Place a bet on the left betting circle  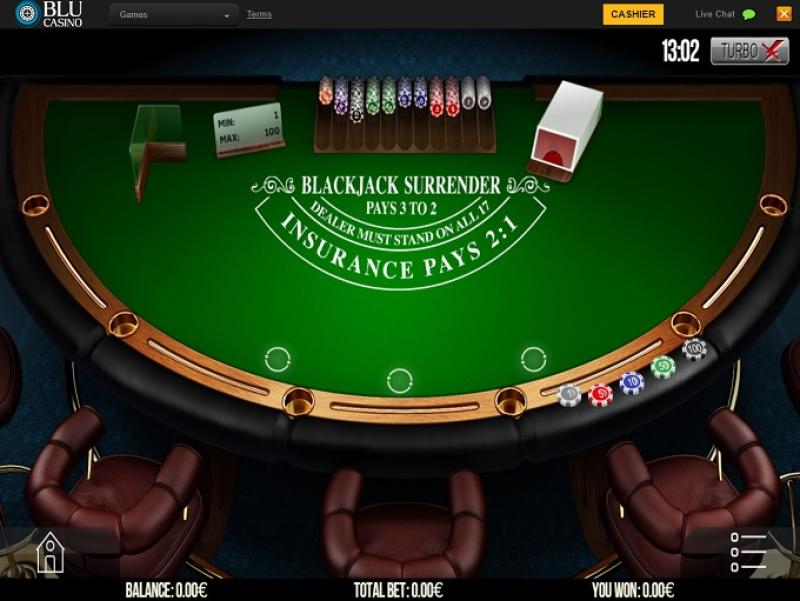pyautogui.click(x=277, y=359)
